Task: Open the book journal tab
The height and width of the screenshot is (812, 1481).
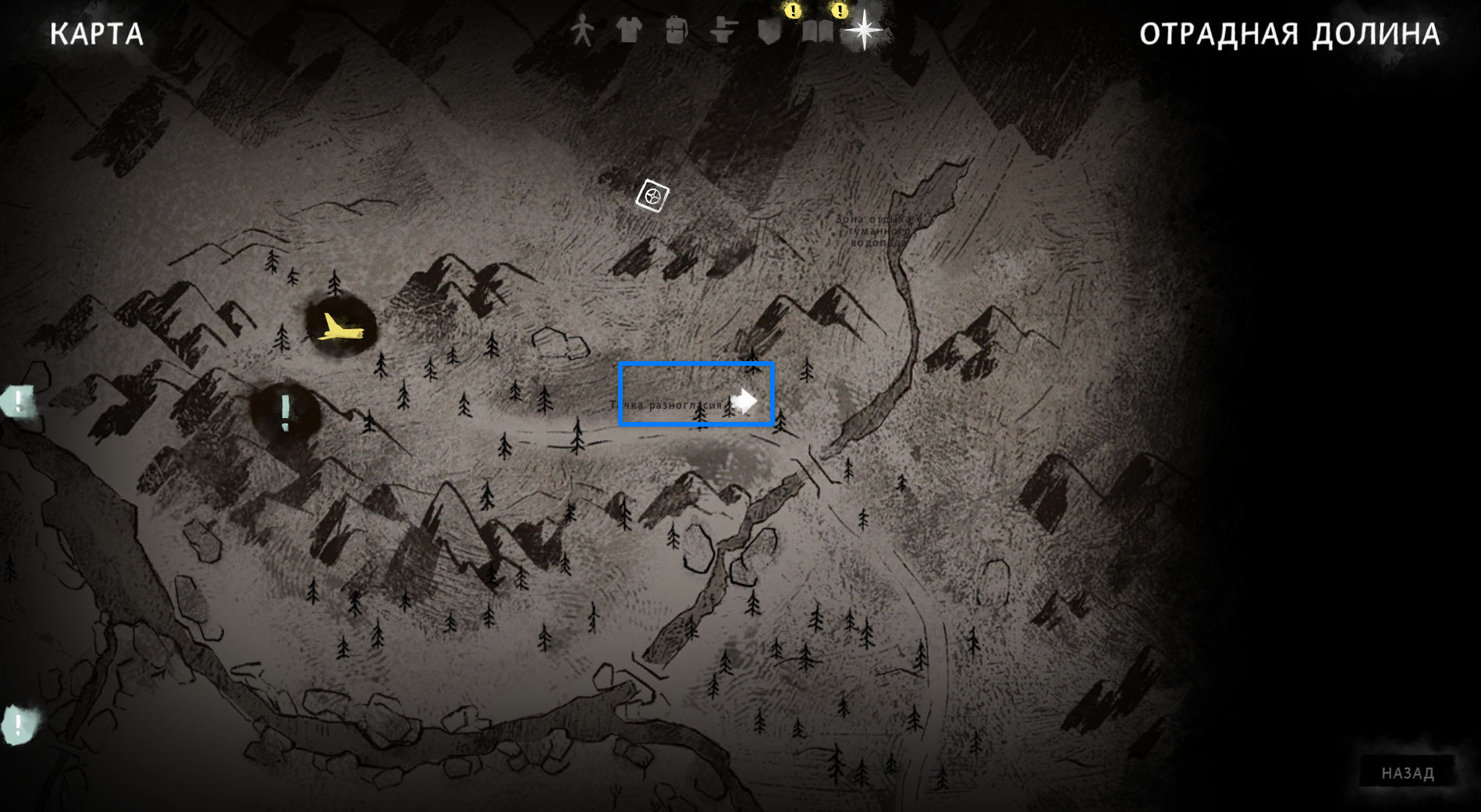Action: (818, 31)
